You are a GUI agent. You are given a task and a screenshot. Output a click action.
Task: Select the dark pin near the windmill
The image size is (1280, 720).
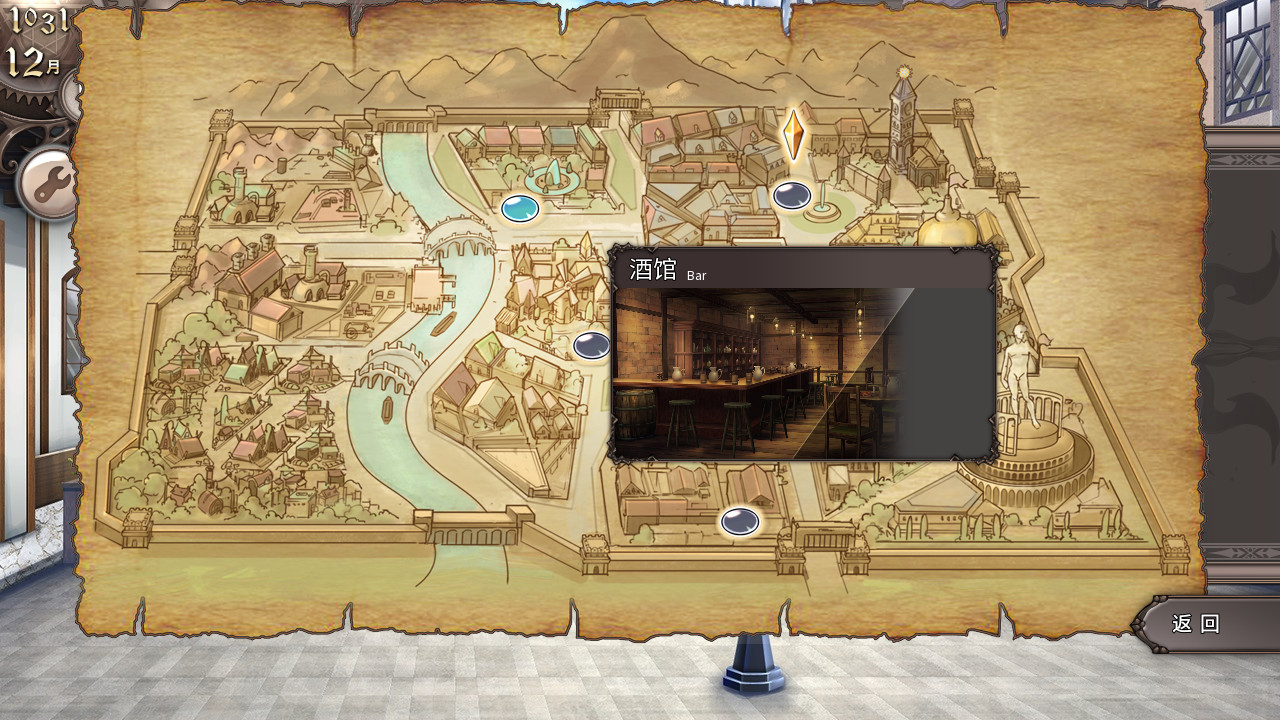point(590,344)
